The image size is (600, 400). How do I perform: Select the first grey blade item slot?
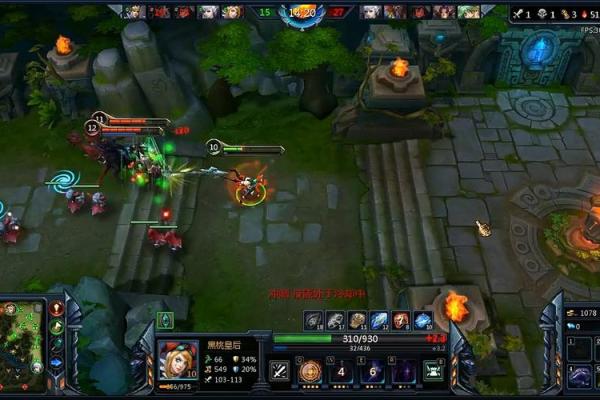coord(313,320)
